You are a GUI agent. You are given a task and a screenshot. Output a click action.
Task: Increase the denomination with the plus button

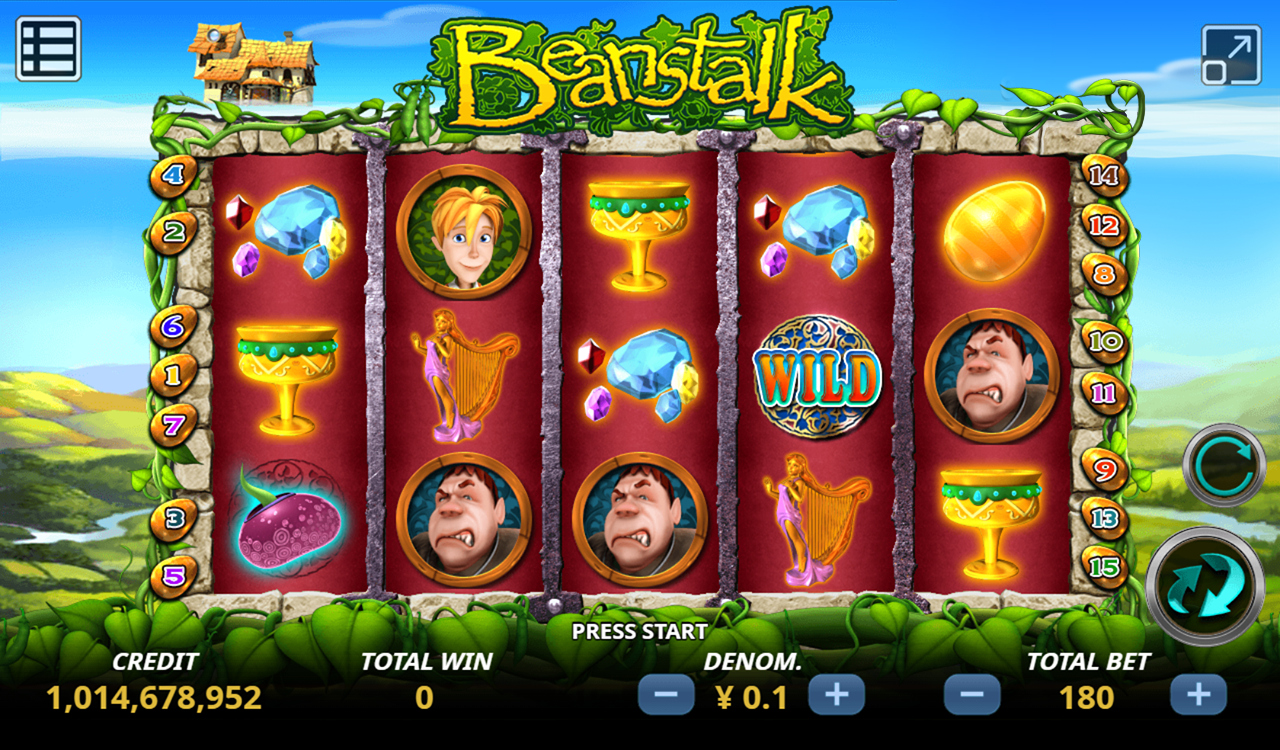pyautogui.click(x=836, y=695)
